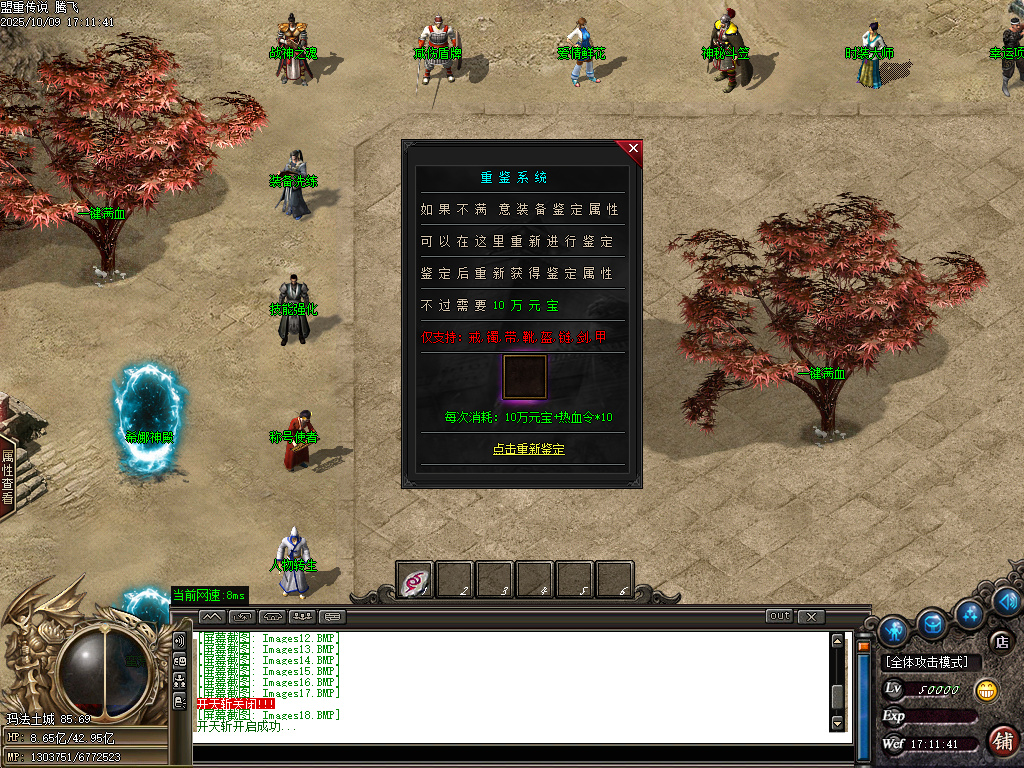Click the blue character figure orb icon

tap(893, 630)
